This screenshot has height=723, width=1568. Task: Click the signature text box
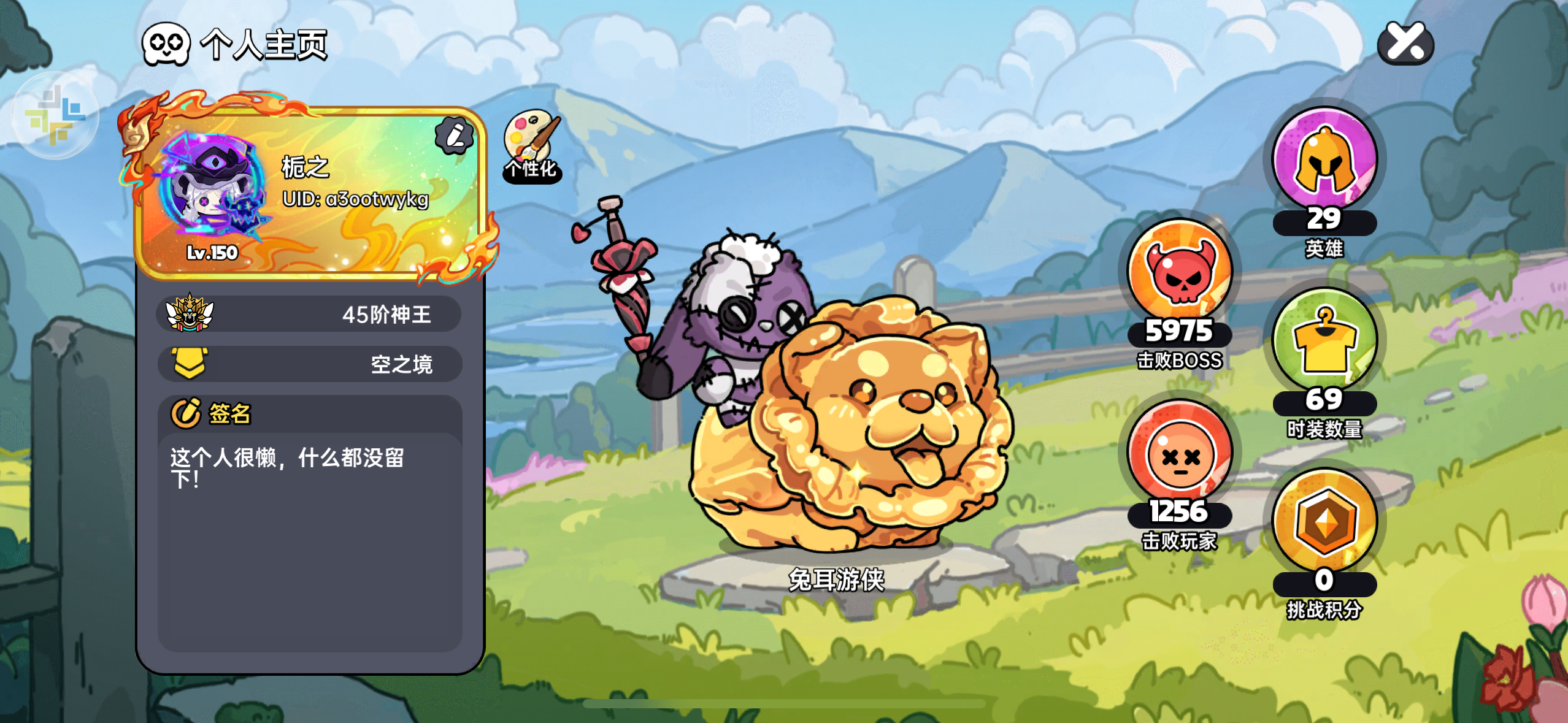pos(309,540)
